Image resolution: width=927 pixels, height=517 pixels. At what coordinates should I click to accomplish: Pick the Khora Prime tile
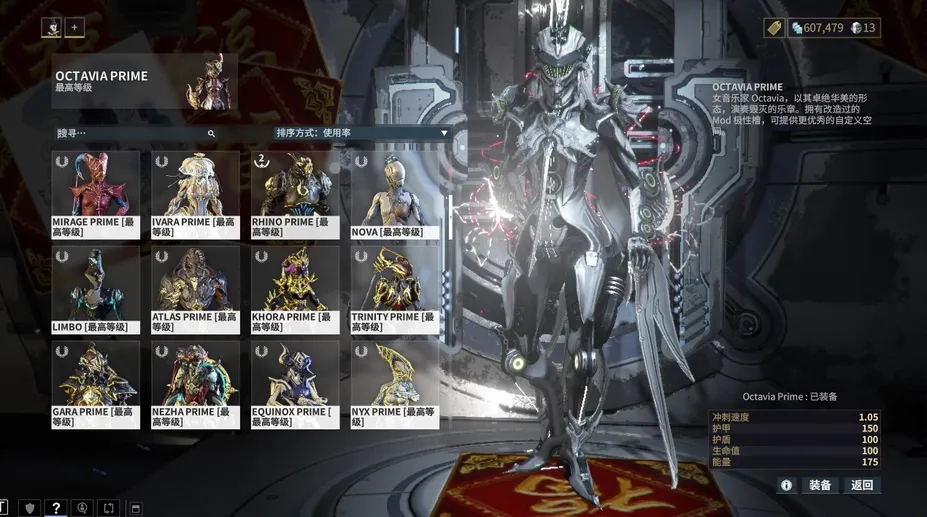[295, 288]
